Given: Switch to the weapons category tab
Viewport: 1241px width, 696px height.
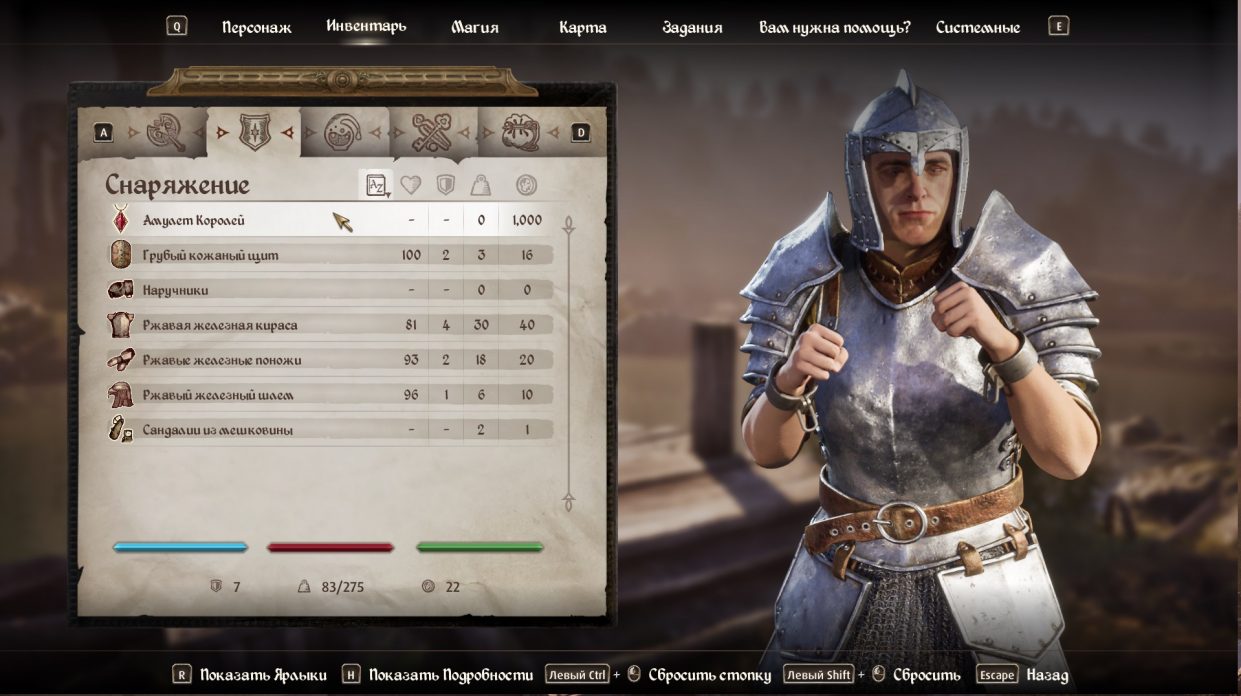Looking at the screenshot, I should pyautogui.click(x=166, y=132).
